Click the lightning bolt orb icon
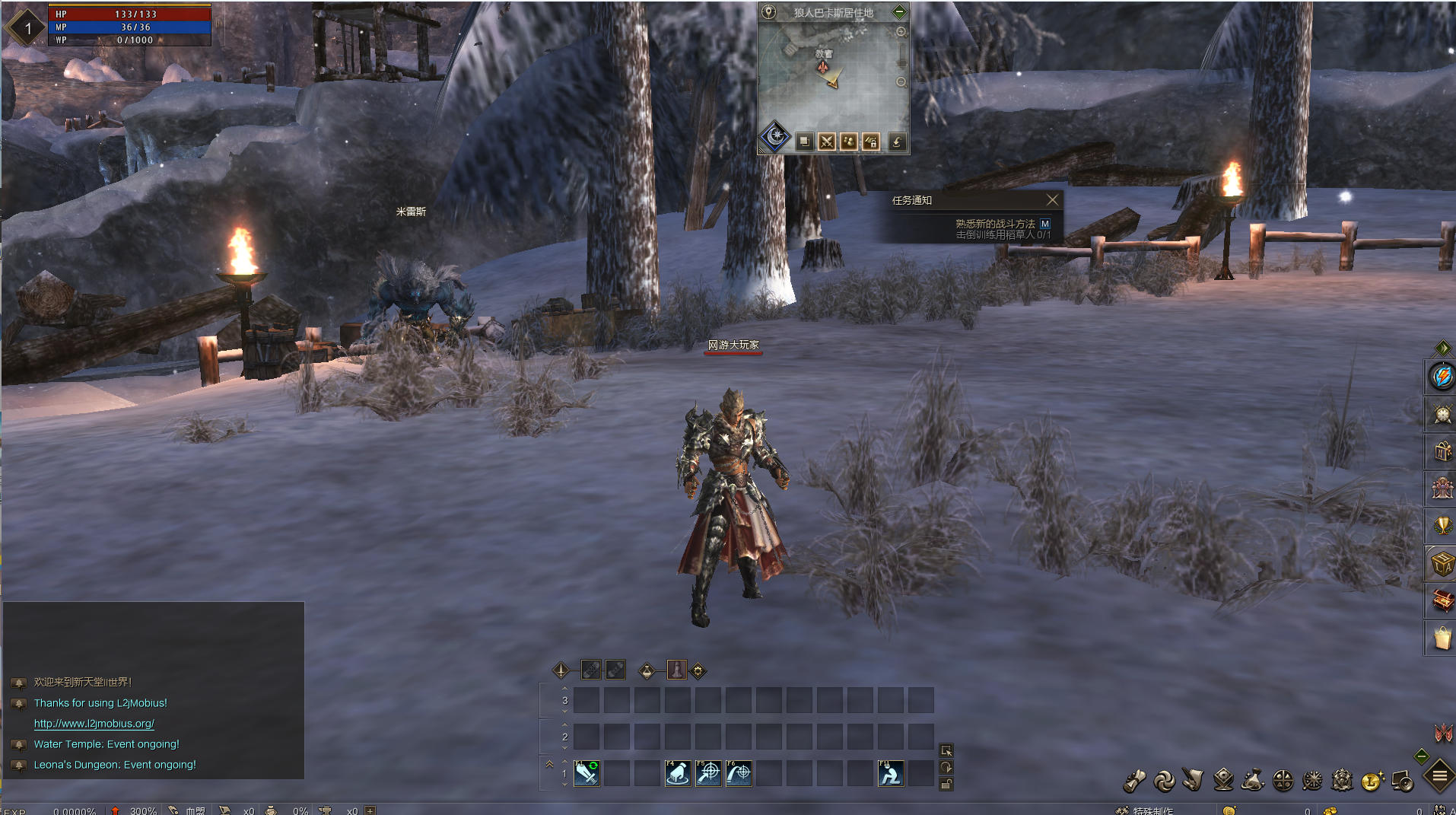 [1442, 377]
